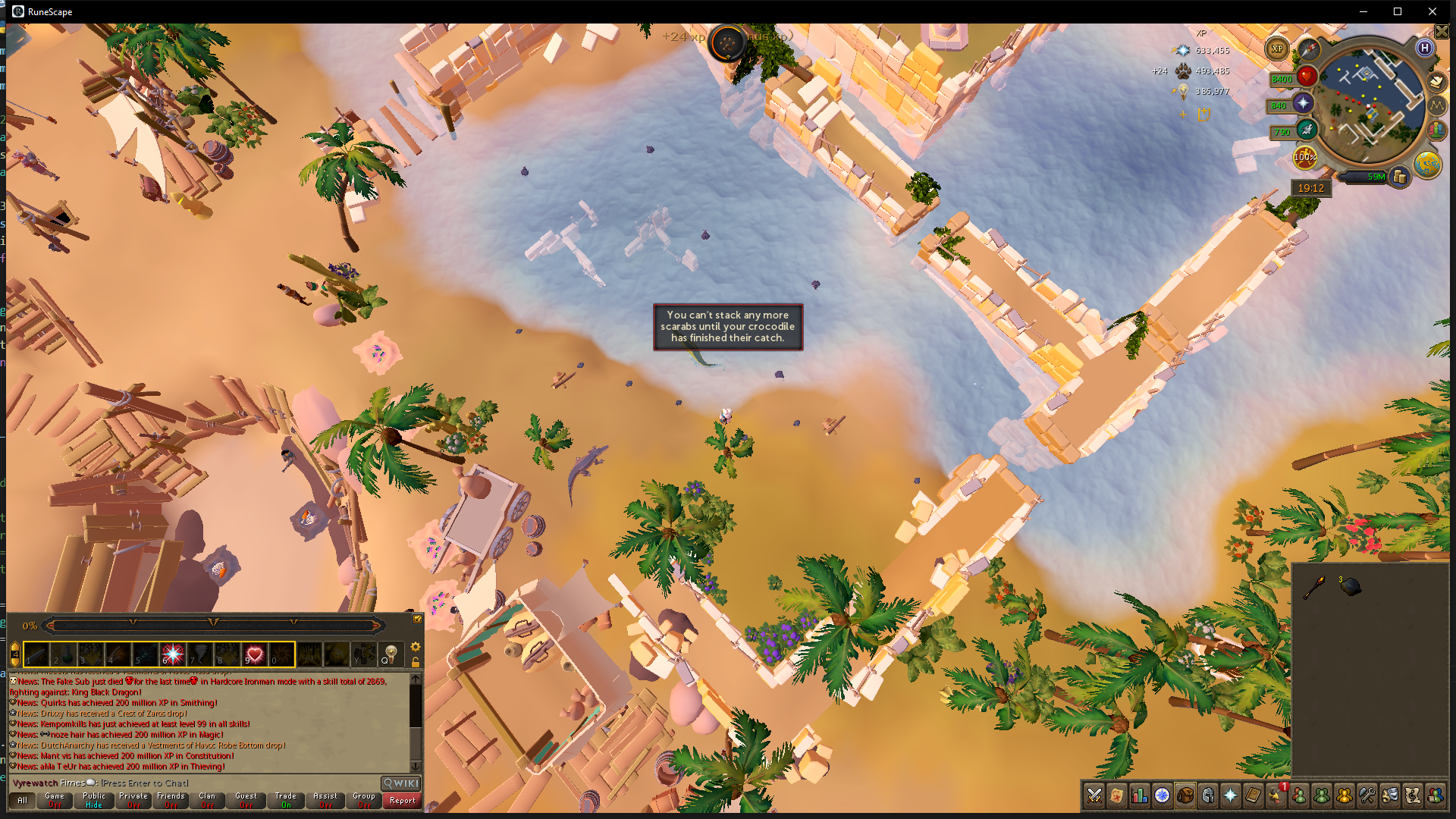Toggle Trade chat off

click(286, 800)
